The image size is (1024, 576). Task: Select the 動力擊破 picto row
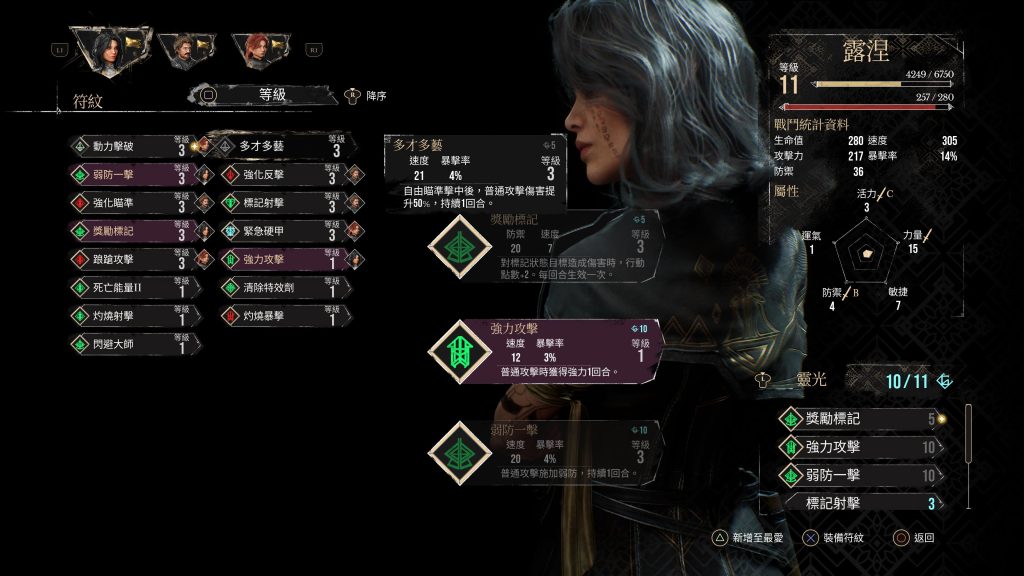(x=130, y=147)
